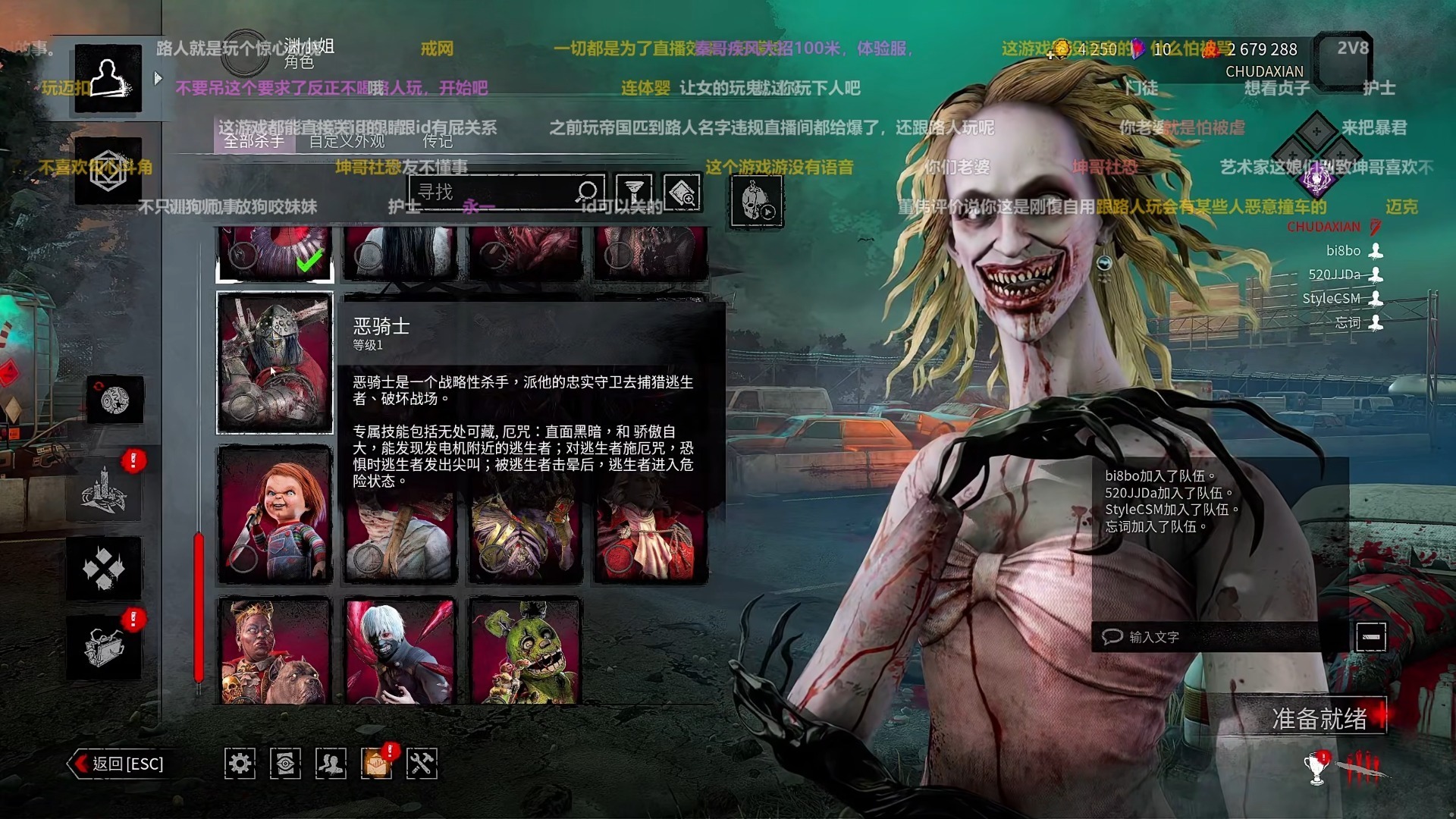Viewport: 1456px width, 819px height.
Task: Open the customization wrench icon
Action: (422, 764)
